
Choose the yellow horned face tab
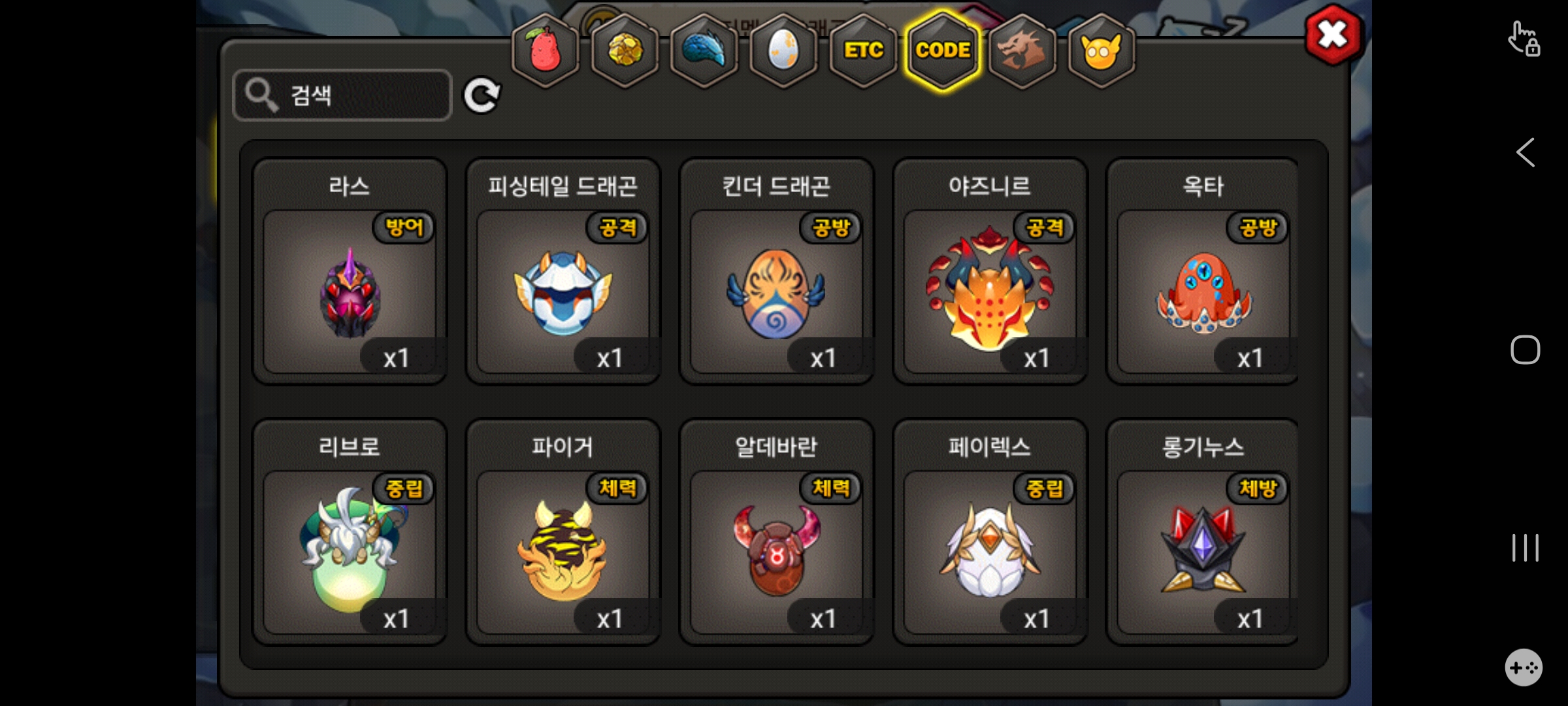tap(1102, 50)
